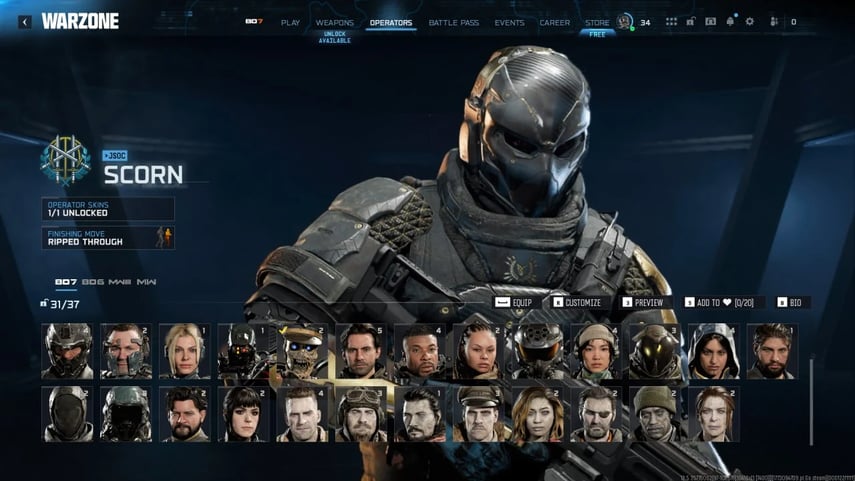Choose the blonde woman operator portrait
The width and height of the screenshot is (855, 481).
coord(185,350)
